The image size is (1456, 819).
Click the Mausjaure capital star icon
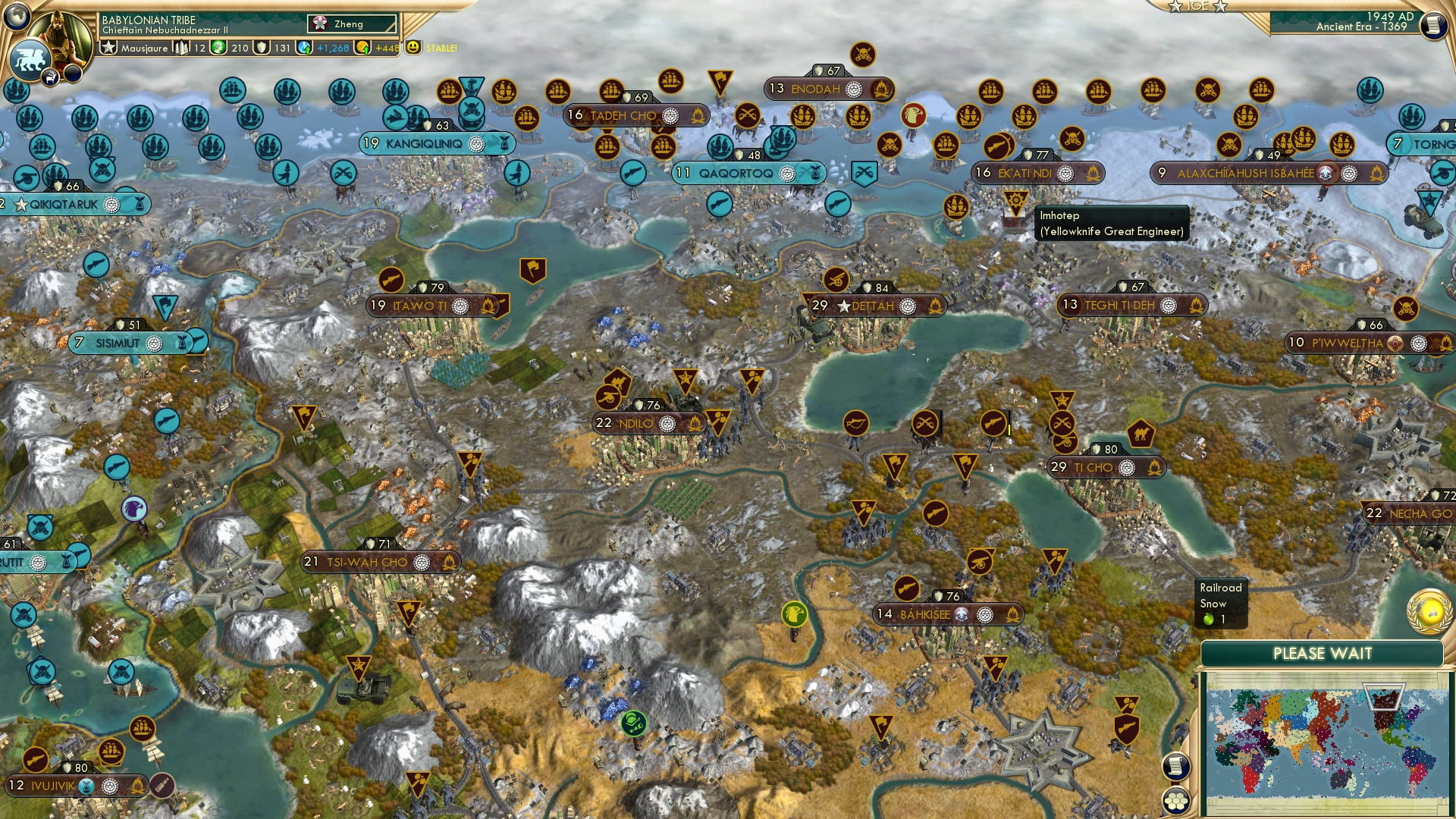(109, 48)
